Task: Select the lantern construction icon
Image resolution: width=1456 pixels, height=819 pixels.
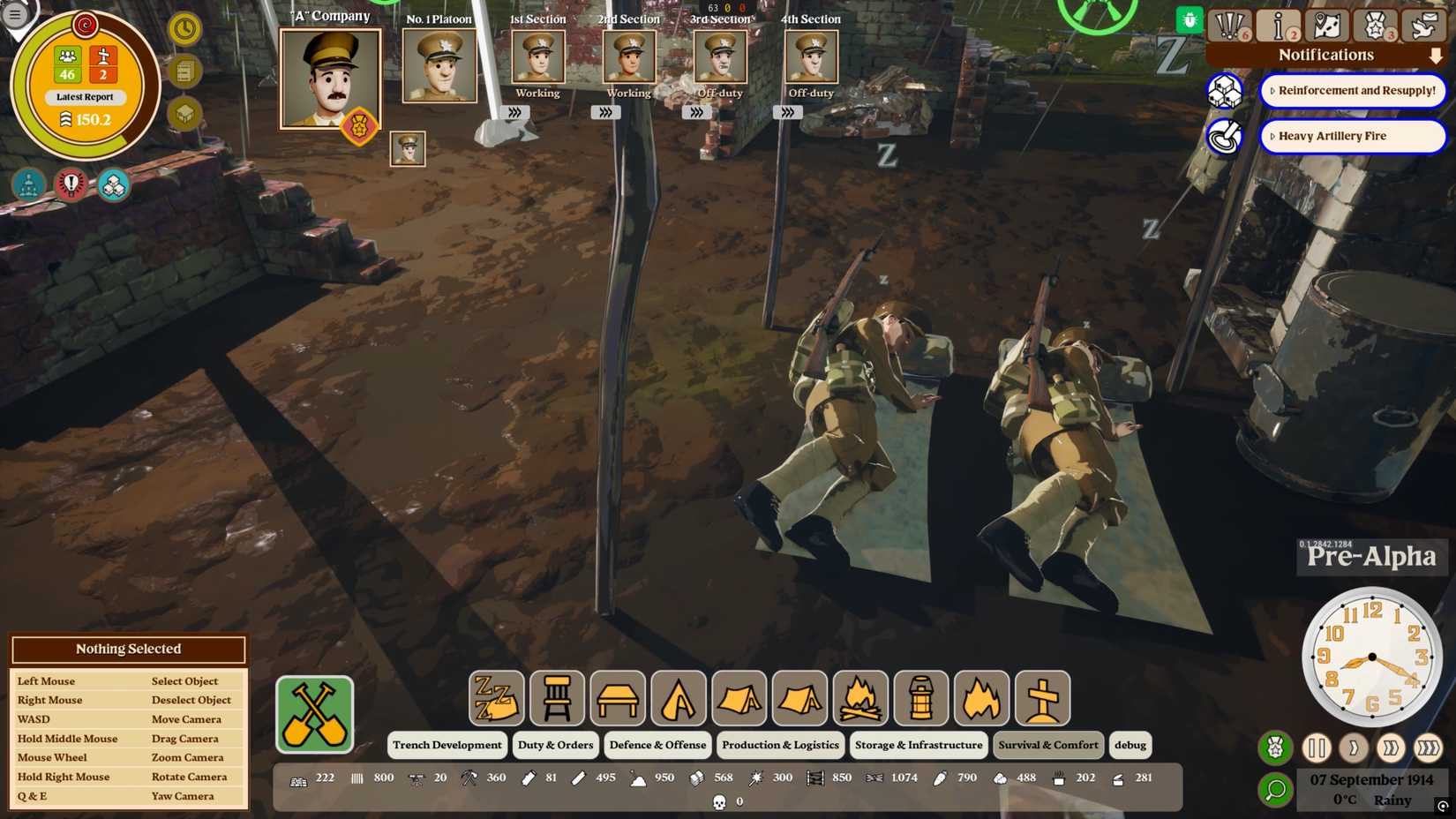Action: click(x=920, y=697)
